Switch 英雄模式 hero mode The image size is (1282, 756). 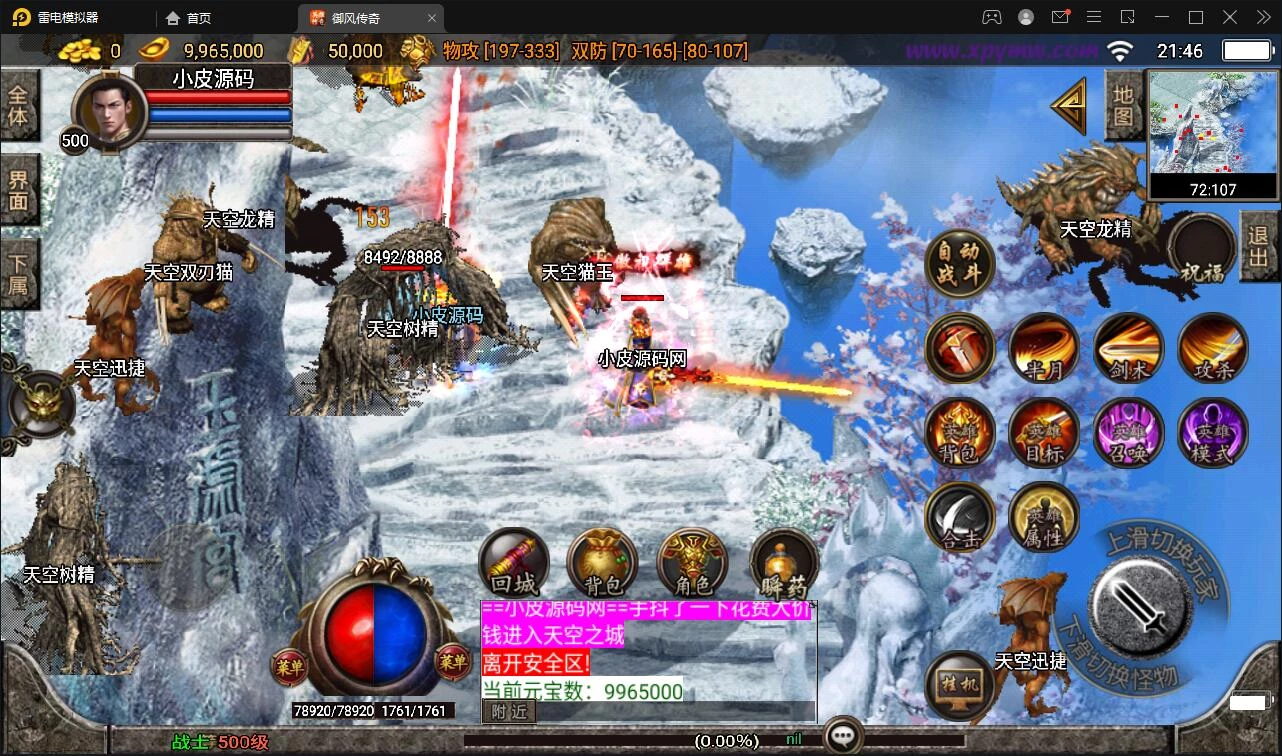pyautogui.click(x=1212, y=432)
